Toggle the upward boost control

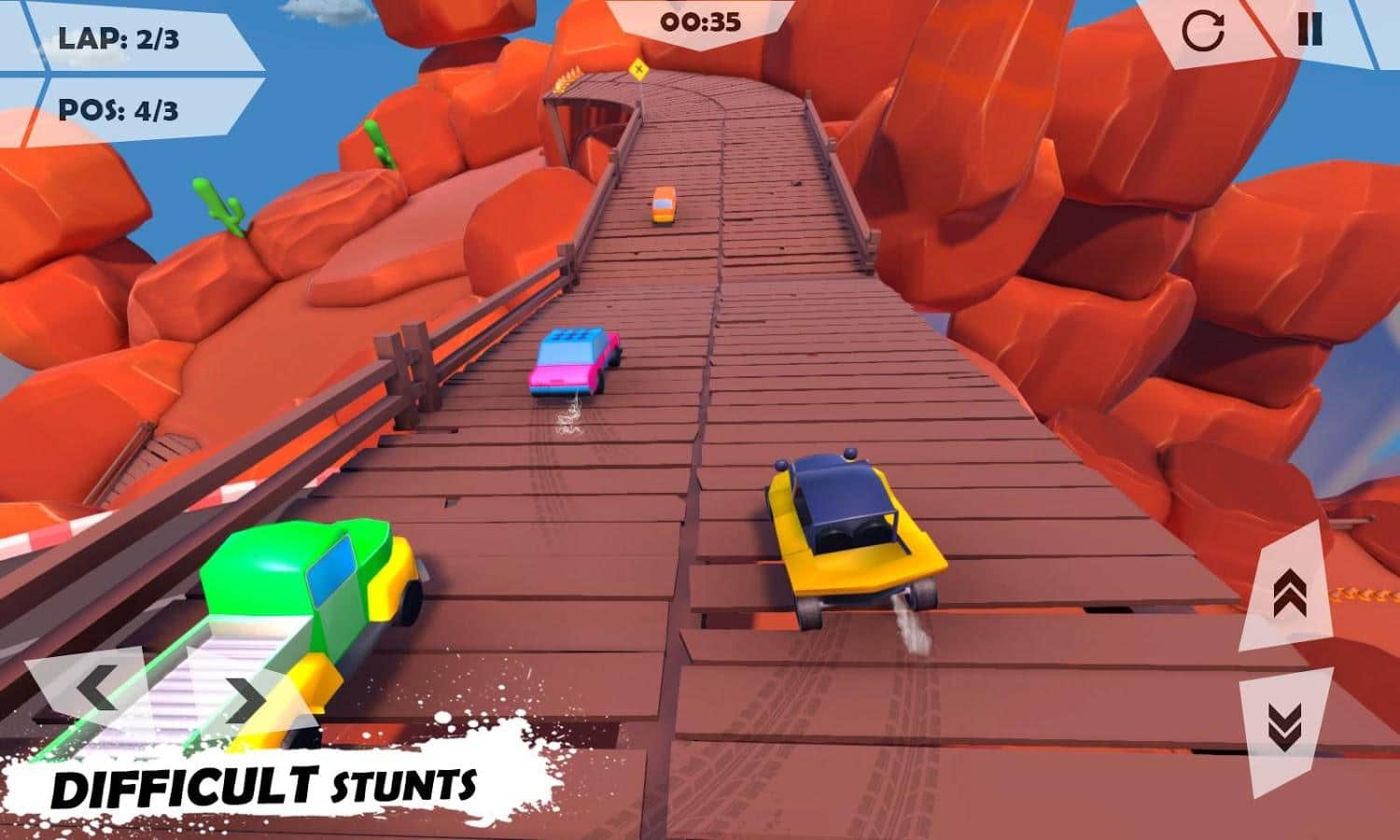1293,593
